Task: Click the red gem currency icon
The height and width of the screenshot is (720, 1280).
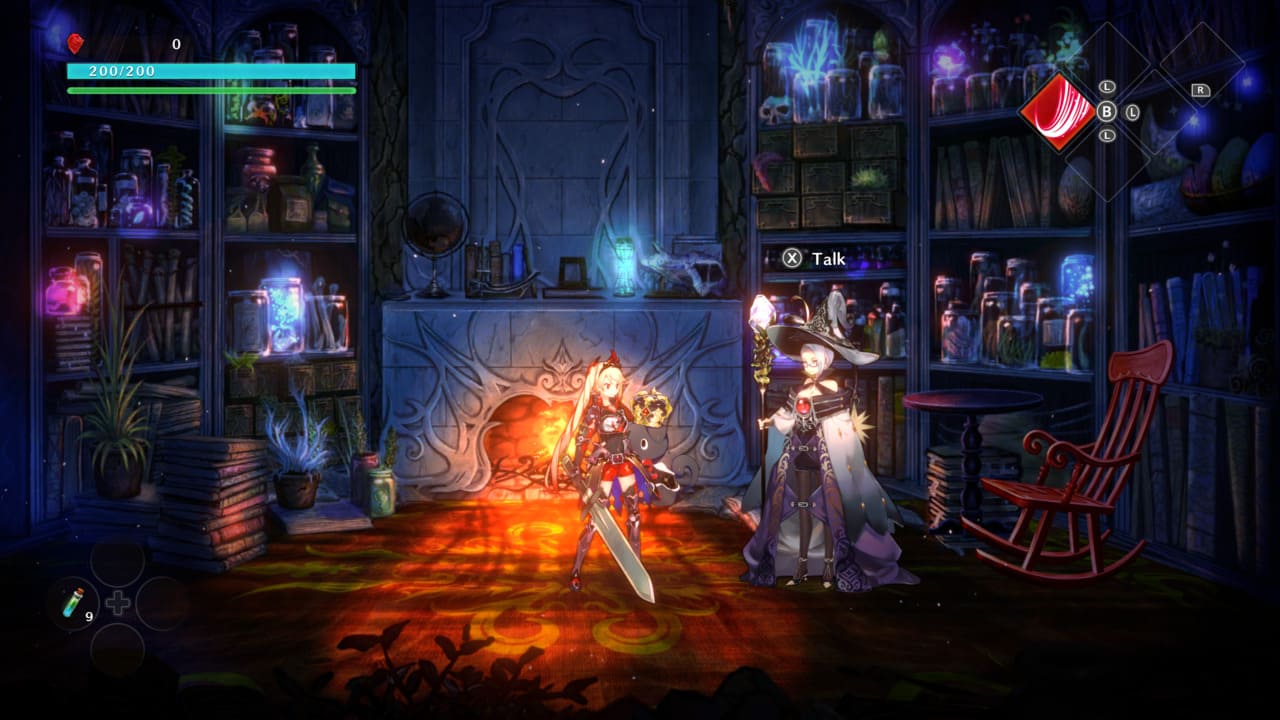Action: tap(75, 43)
